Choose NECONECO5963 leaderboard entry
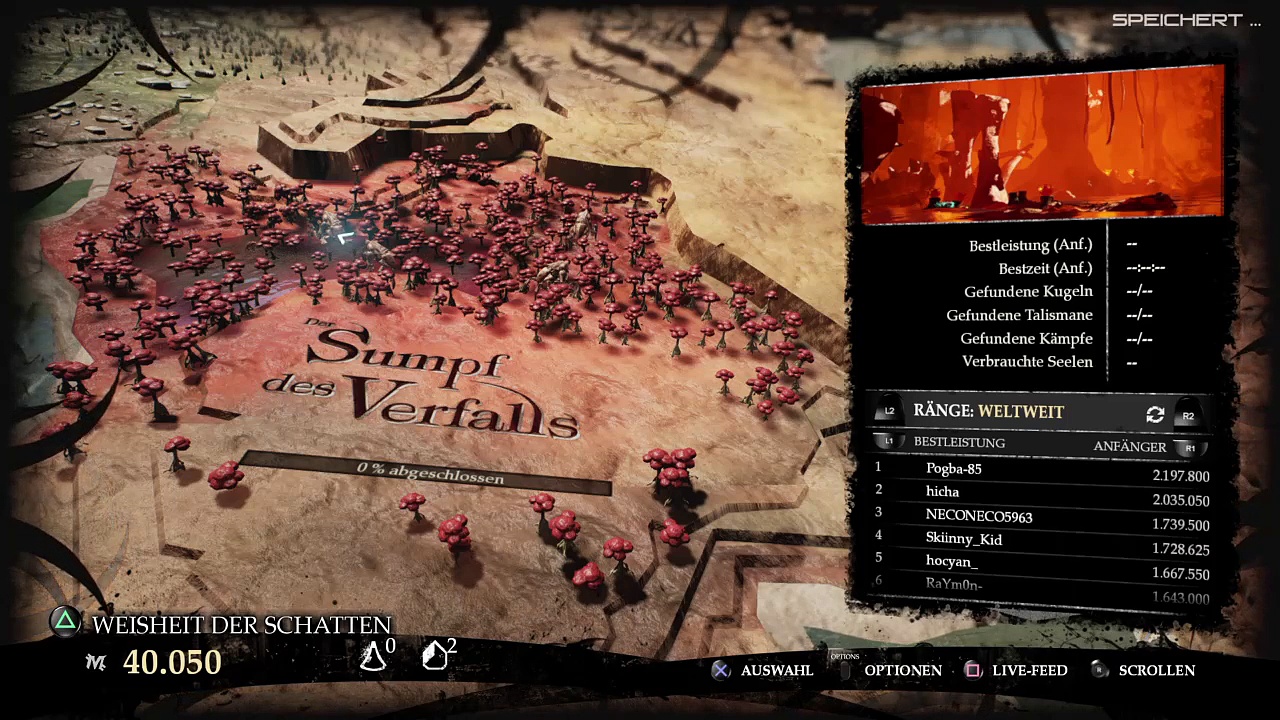 point(1042,518)
